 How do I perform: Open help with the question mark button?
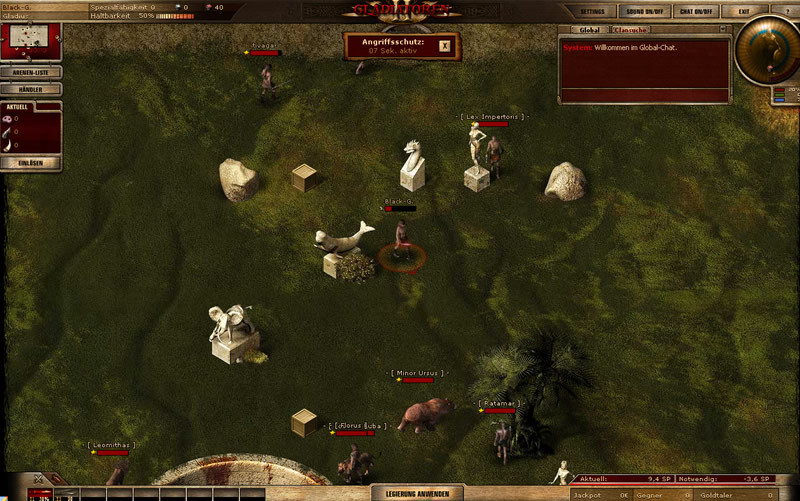coord(784,12)
